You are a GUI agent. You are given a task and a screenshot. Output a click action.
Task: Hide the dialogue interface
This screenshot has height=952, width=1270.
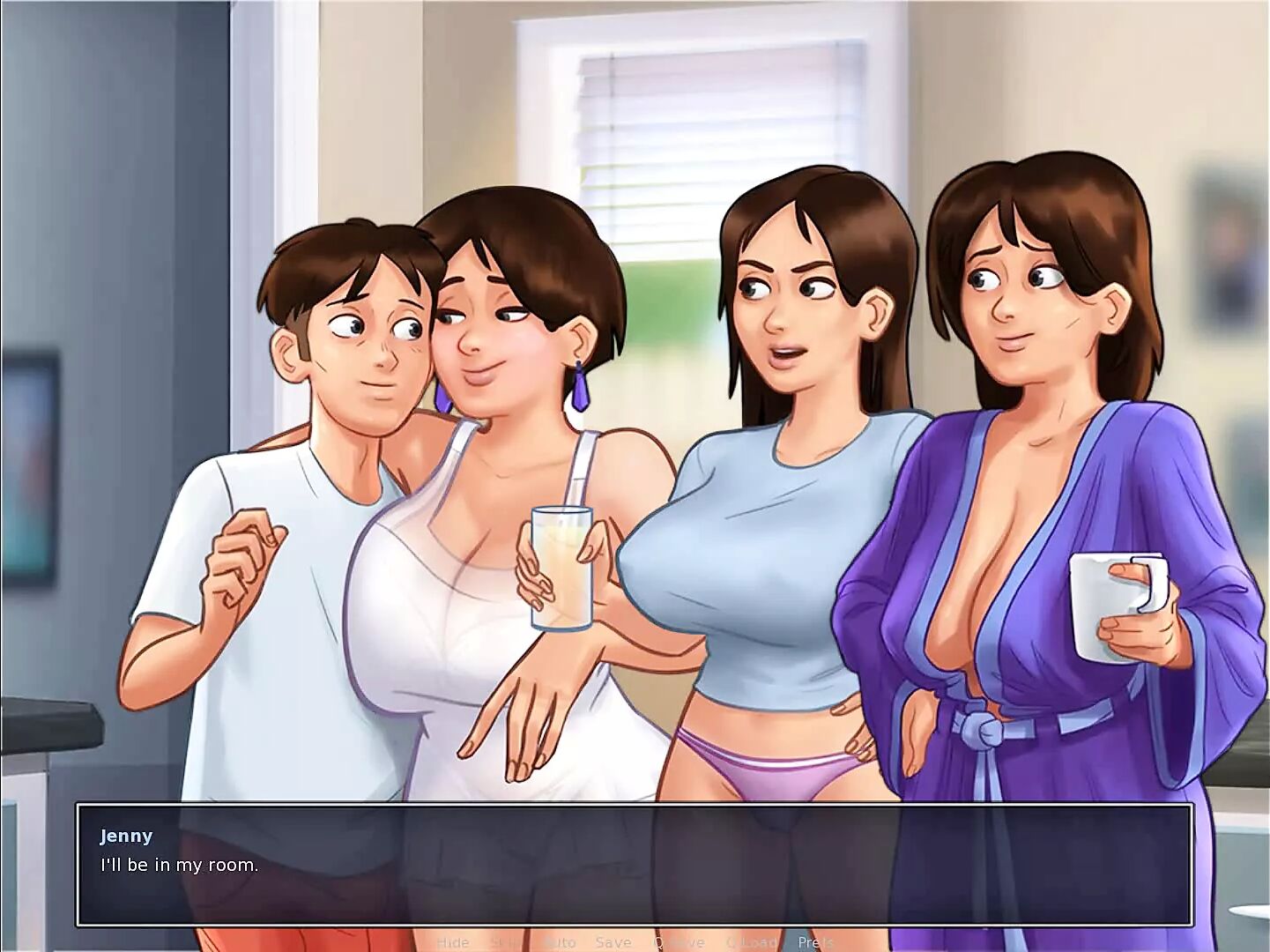[453, 942]
